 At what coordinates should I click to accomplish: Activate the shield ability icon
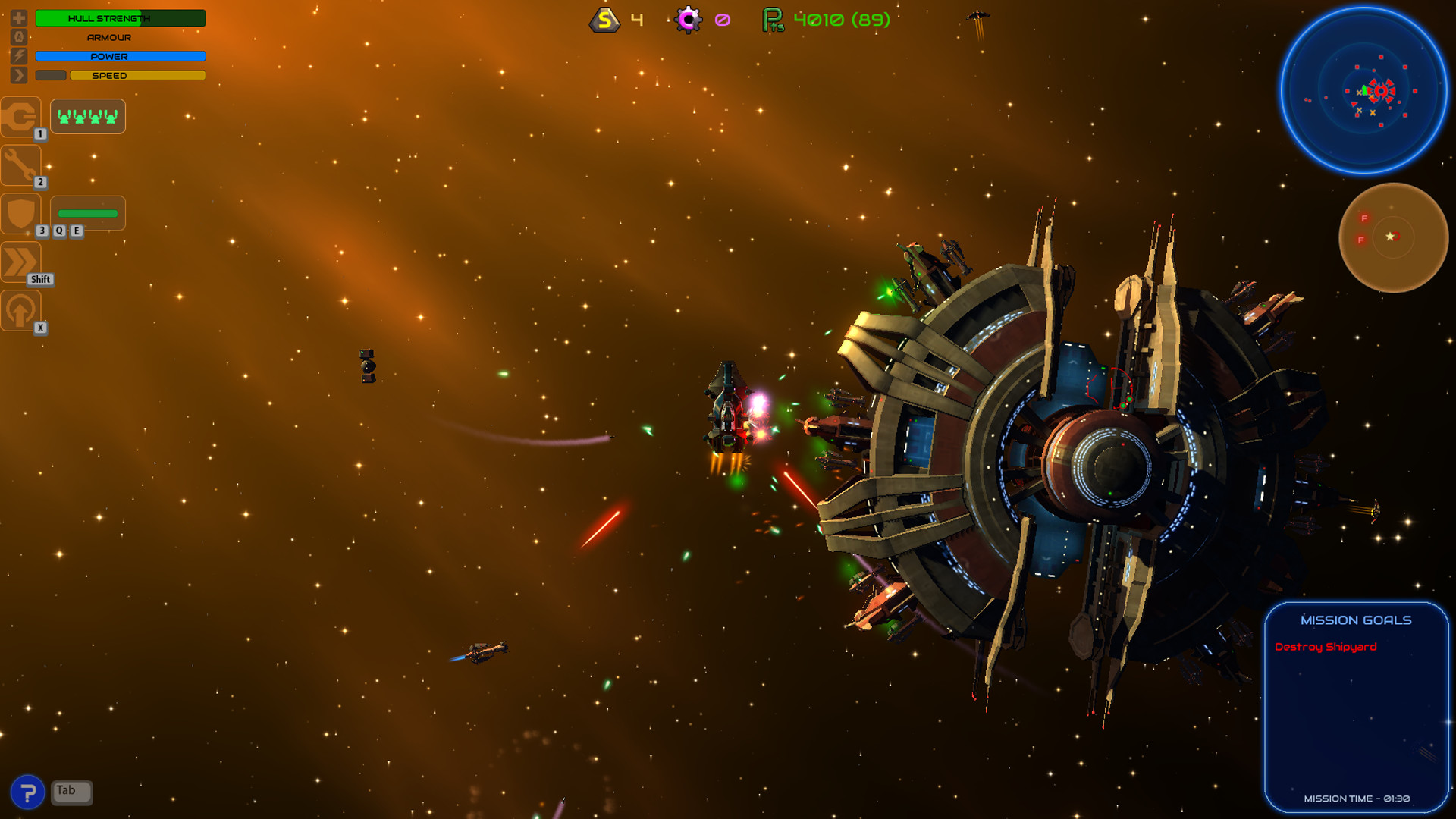click(x=20, y=213)
